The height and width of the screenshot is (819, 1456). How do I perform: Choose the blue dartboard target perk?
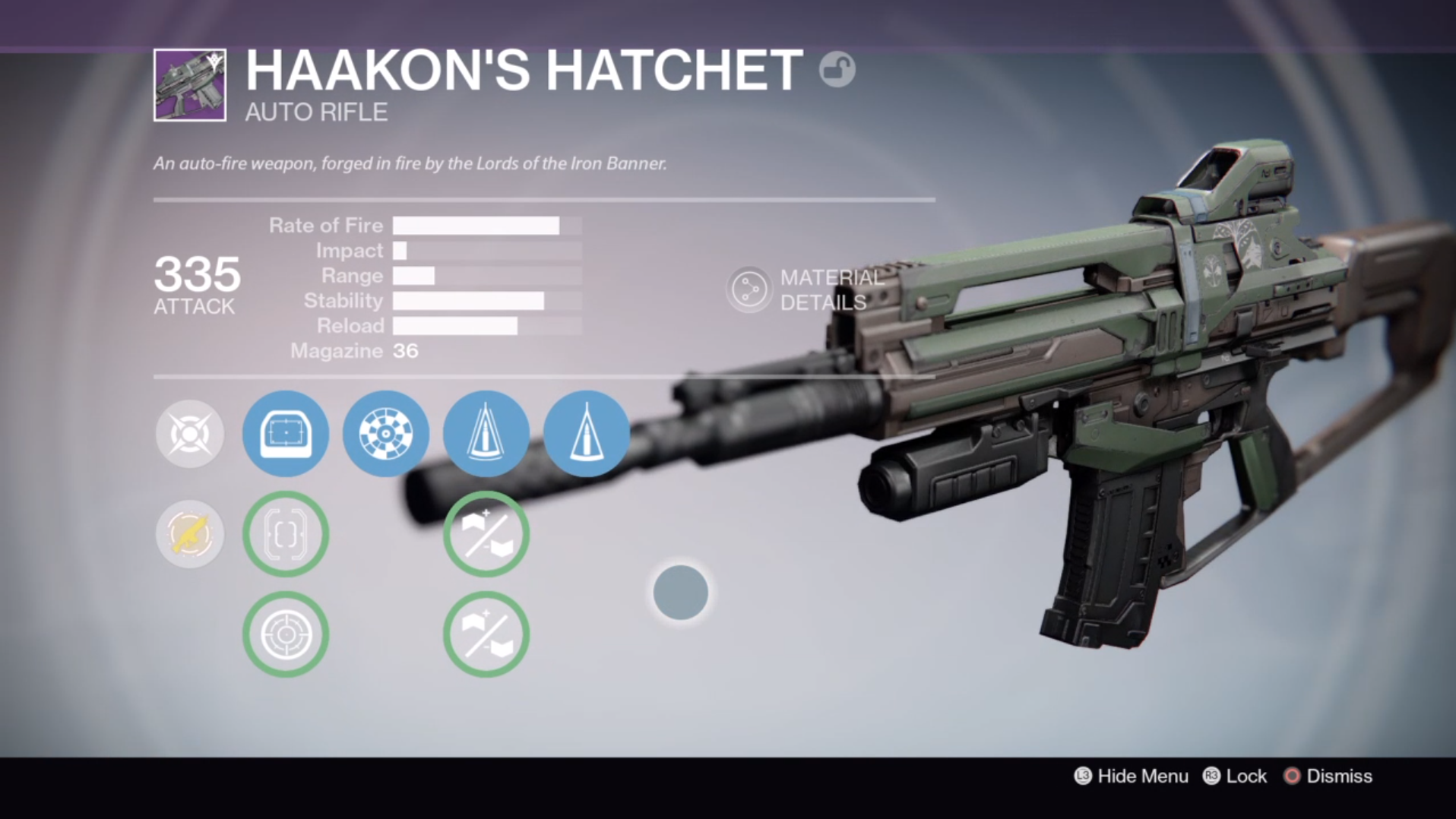tap(386, 434)
